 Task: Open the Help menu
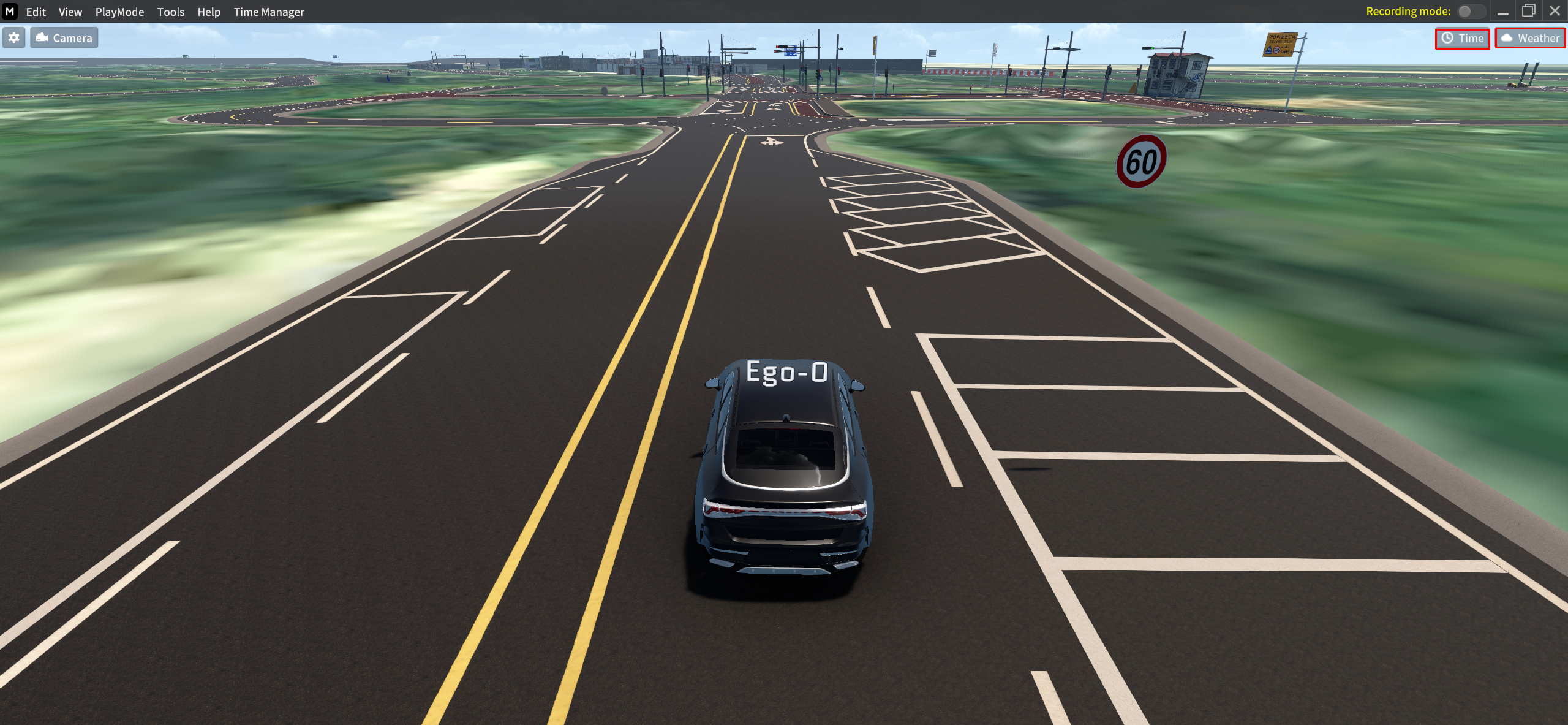(x=208, y=12)
